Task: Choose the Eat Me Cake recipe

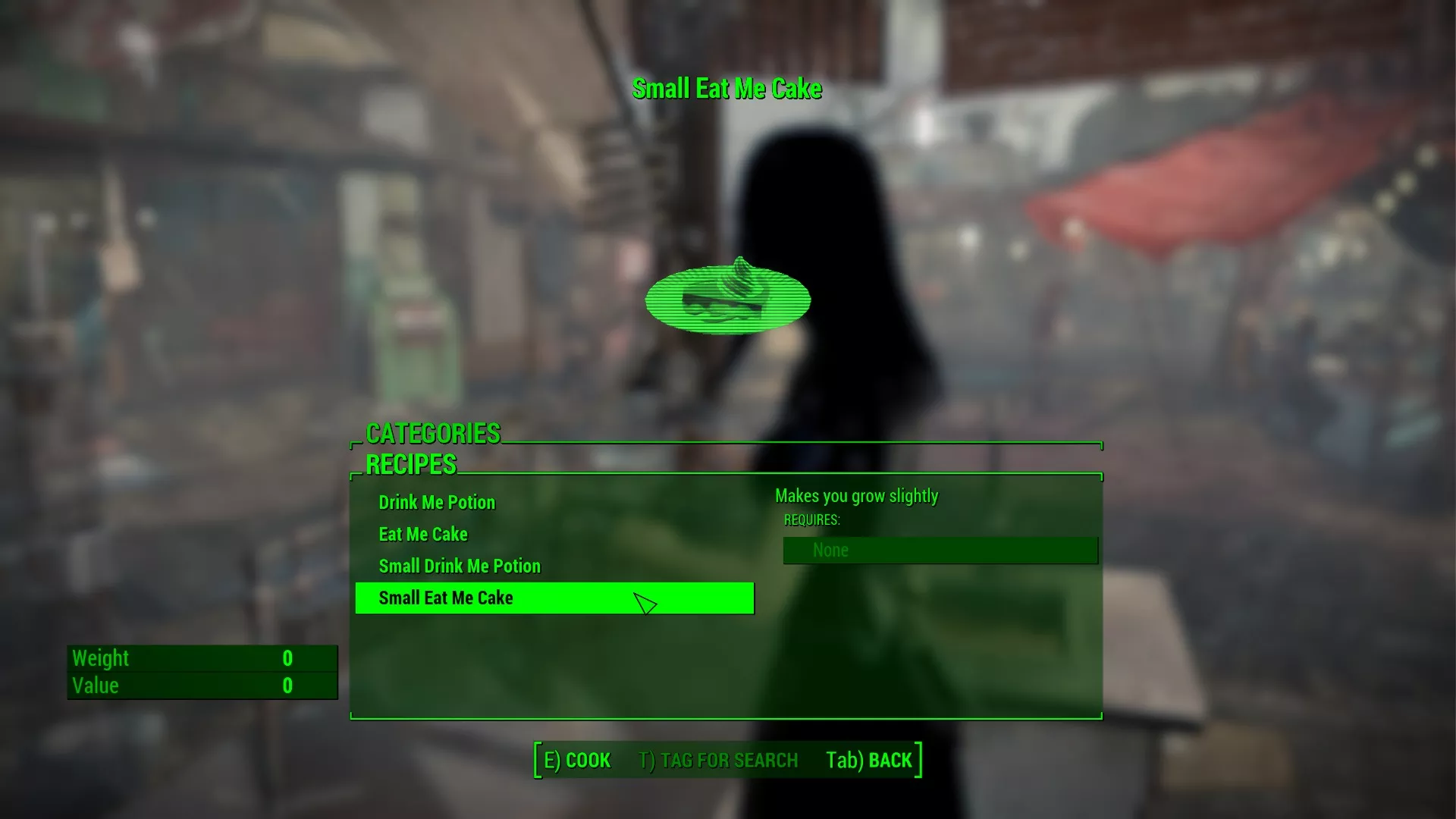Action: pyautogui.click(x=423, y=535)
